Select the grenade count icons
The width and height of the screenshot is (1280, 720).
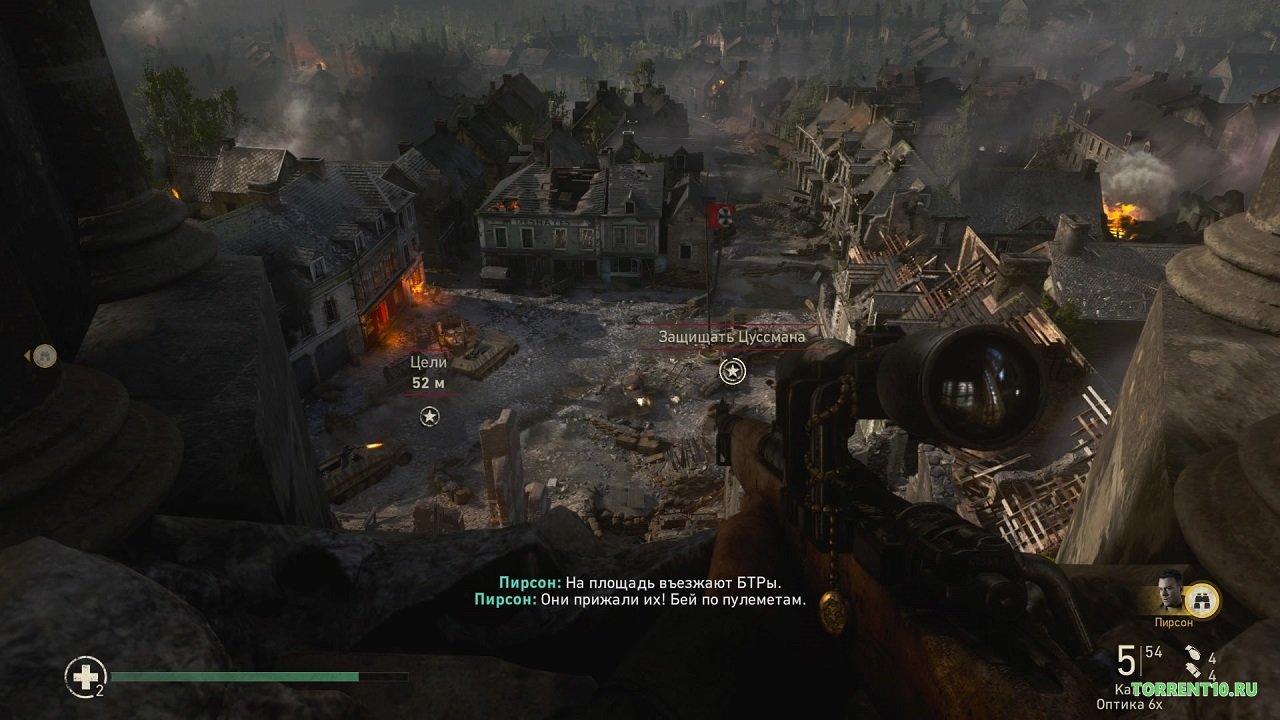[1194, 666]
